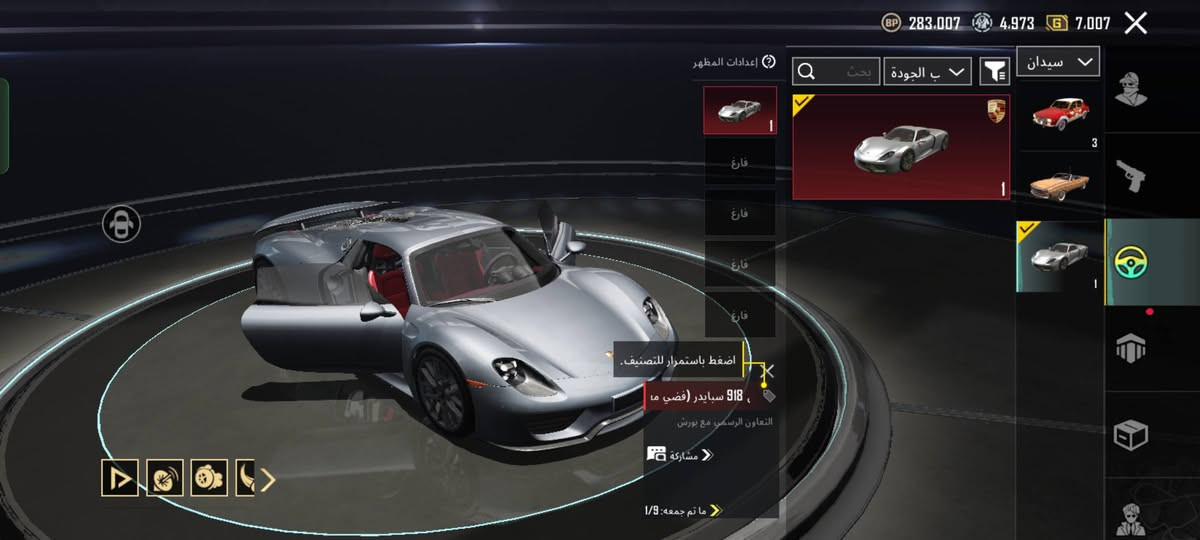The image size is (1200, 540).
Task: Open the steering wheel vehicles tab
Action: [1132, 262]
